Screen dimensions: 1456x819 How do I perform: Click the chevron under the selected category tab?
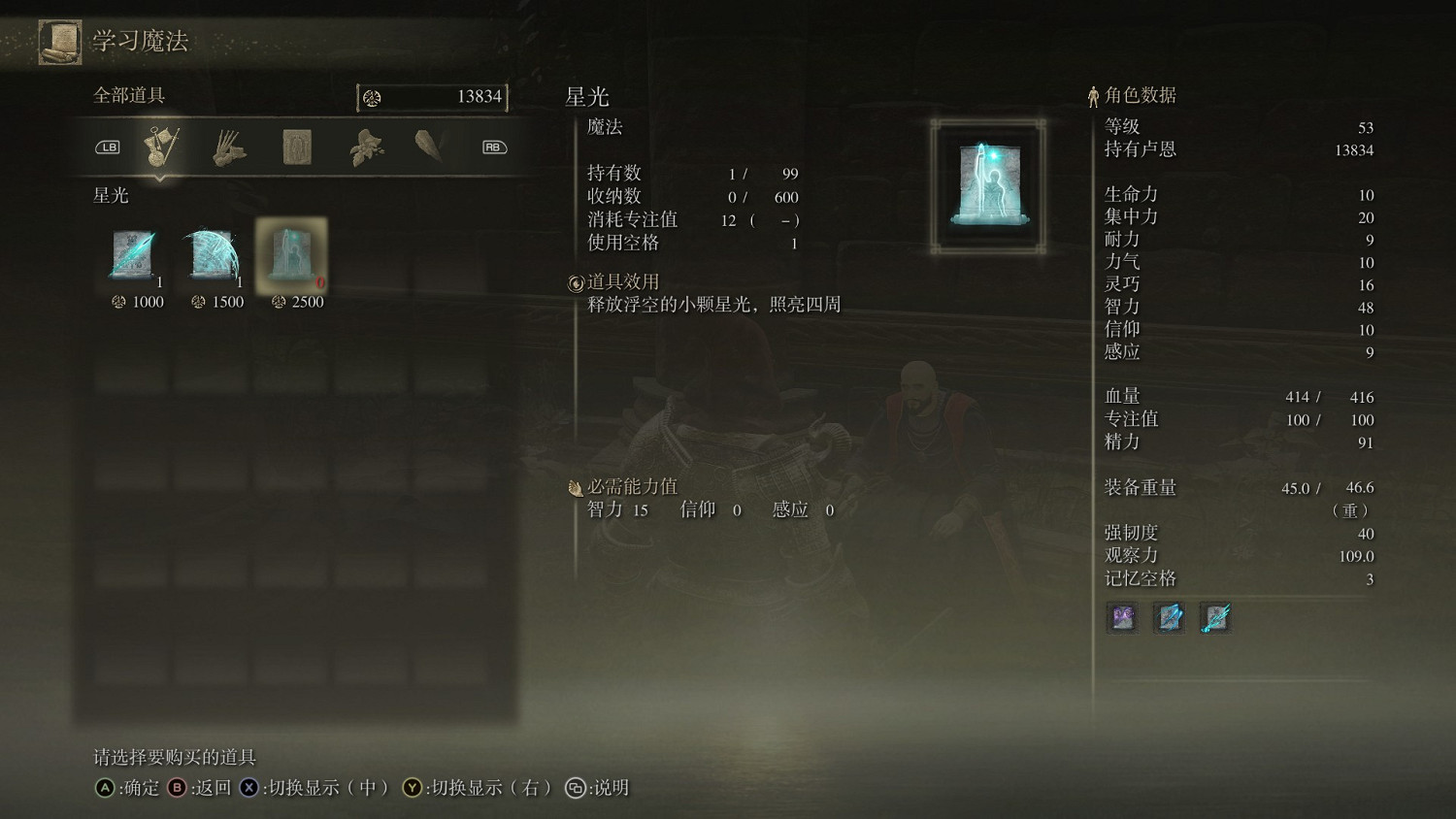[160, 179]
